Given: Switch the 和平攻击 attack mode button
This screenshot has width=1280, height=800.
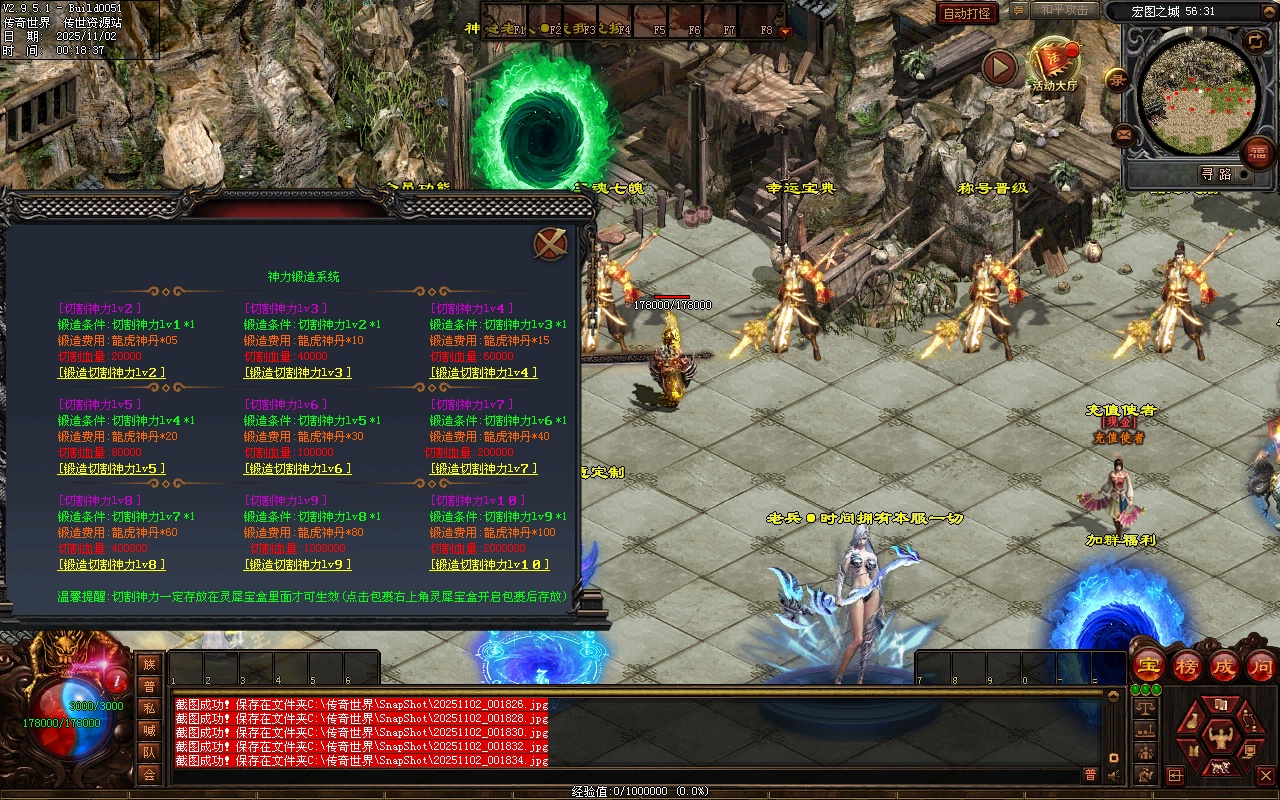Looking at the screenshot, I should tap(1064, 11).
